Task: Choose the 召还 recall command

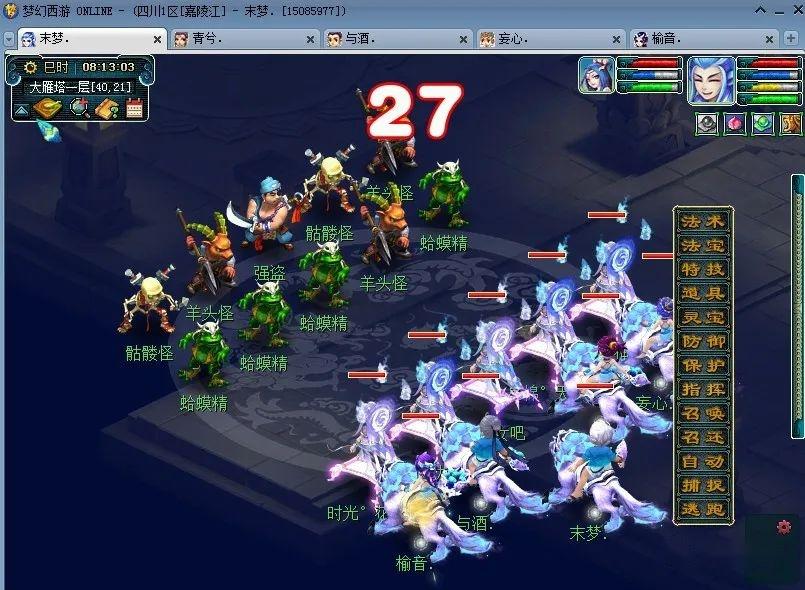Action: coord(703,438)
